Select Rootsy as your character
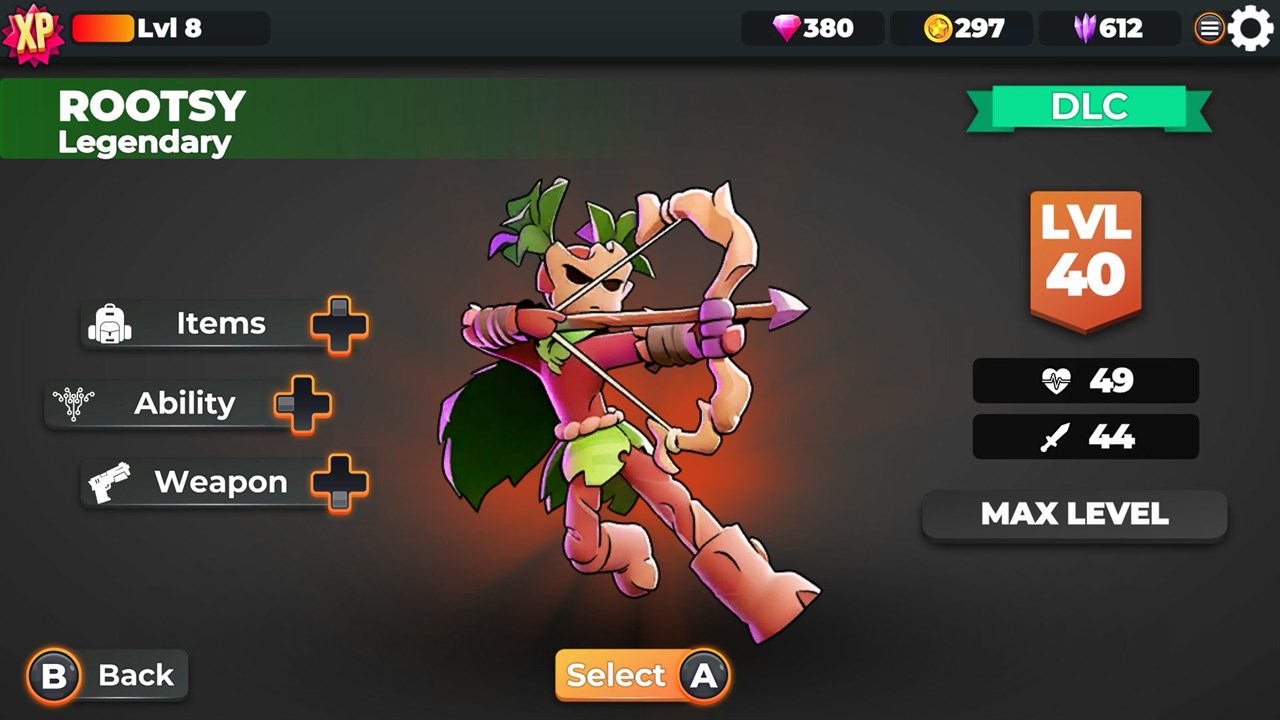This screenshot has height=720, width=1280. pyautogui.click(x=642, y=676)
